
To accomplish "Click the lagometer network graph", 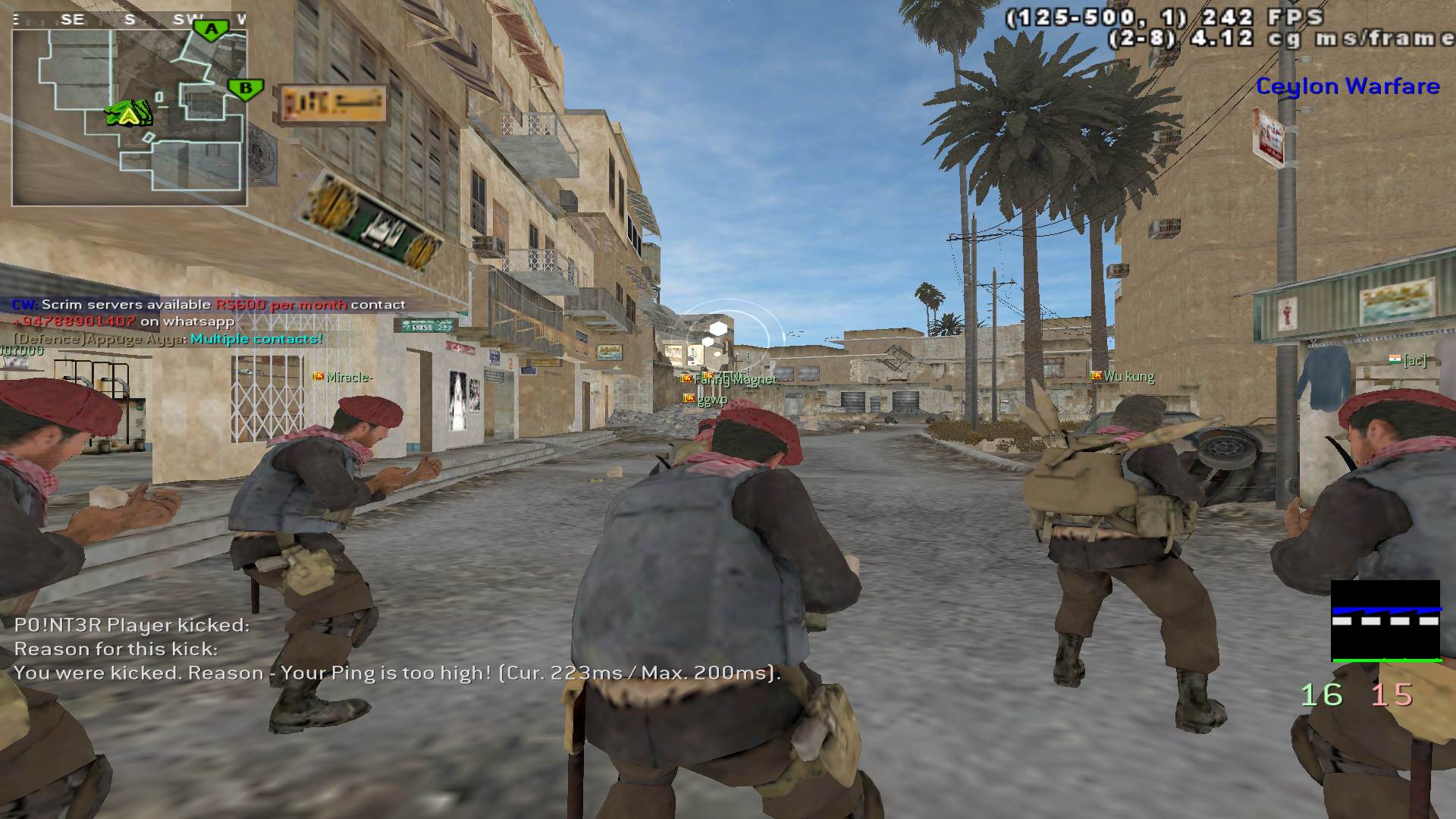I will tap(1385, 621).
